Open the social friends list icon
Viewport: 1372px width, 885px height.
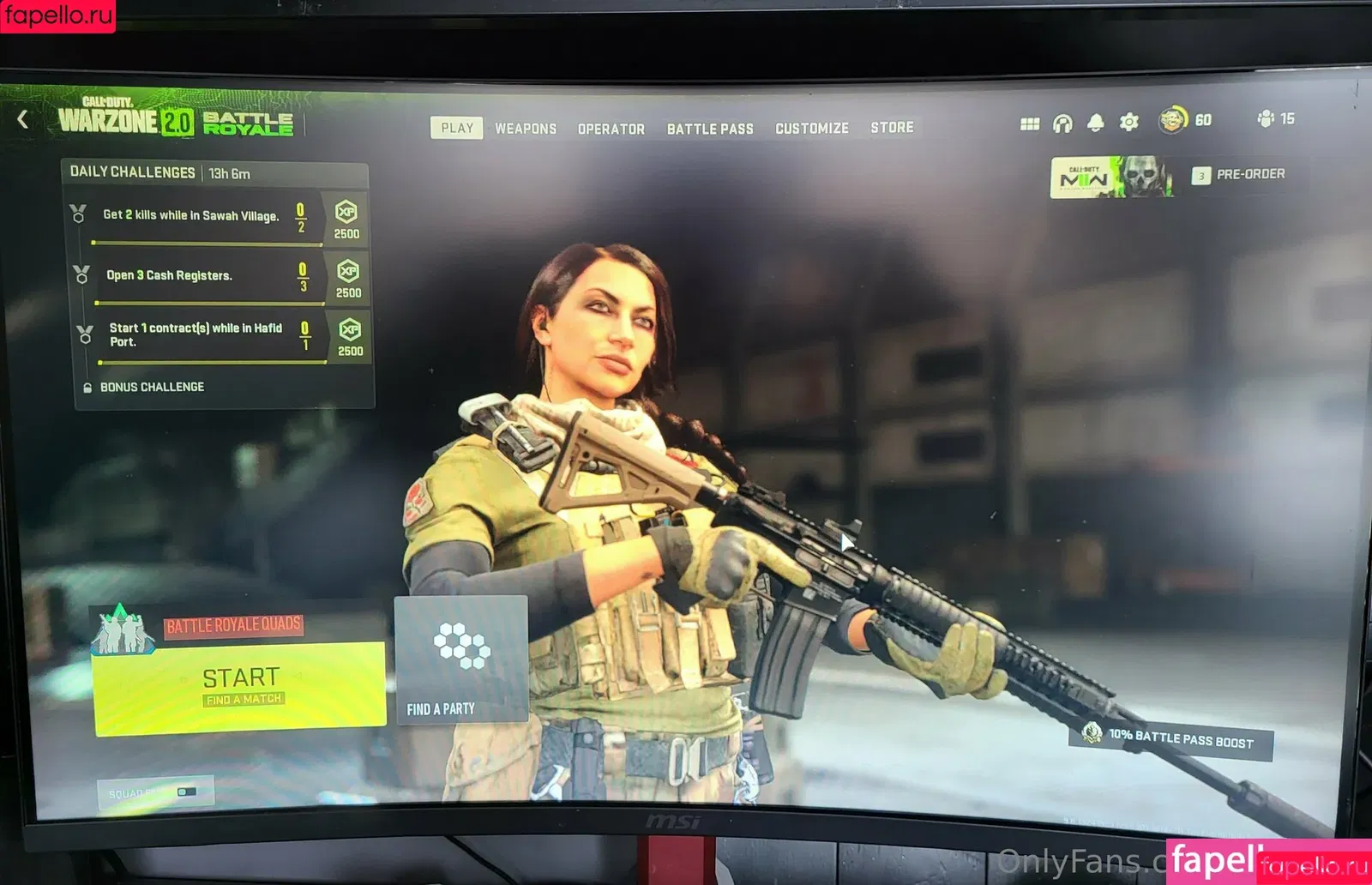(1266, 118)
